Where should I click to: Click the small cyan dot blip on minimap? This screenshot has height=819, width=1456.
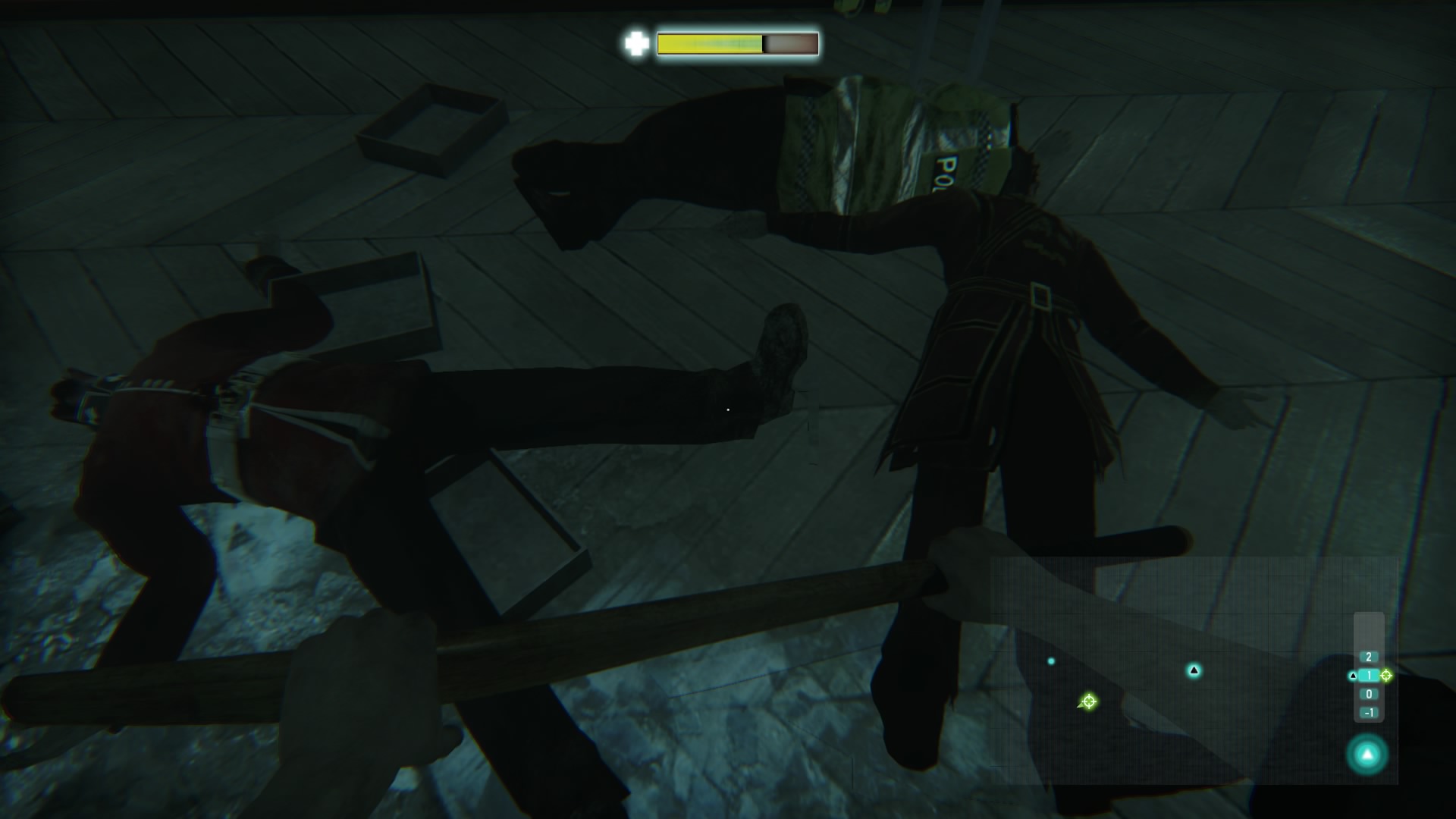pos(1050,661)
